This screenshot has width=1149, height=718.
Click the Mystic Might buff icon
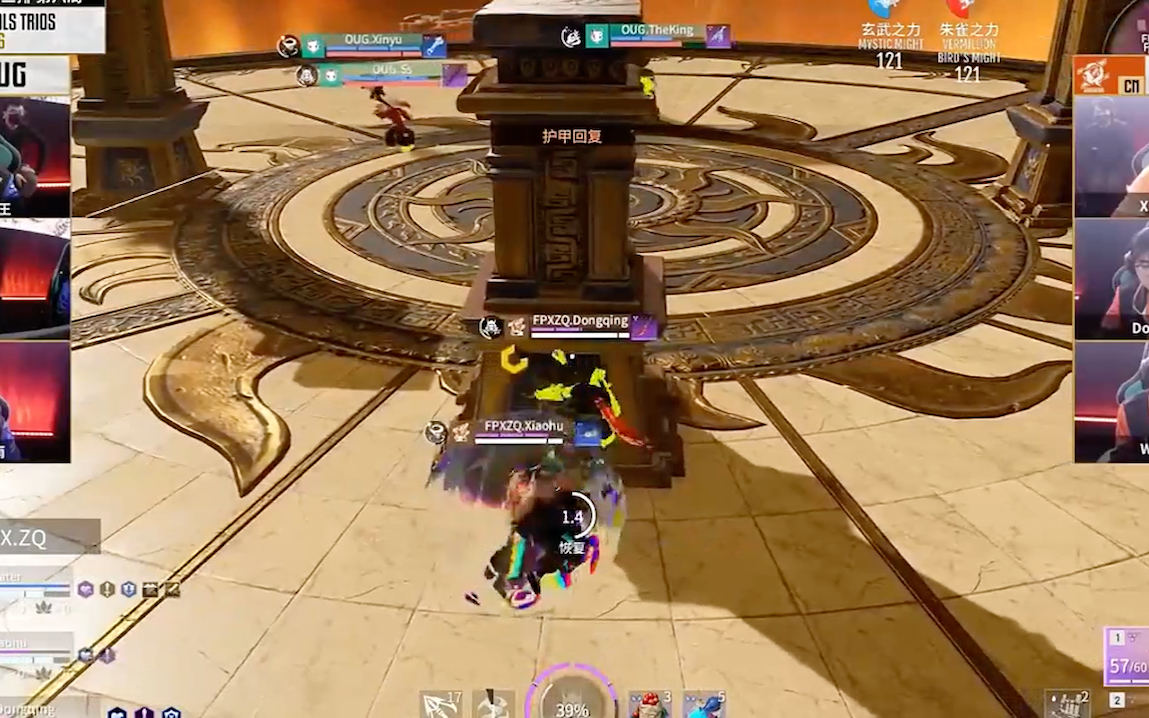pos(886,9)
